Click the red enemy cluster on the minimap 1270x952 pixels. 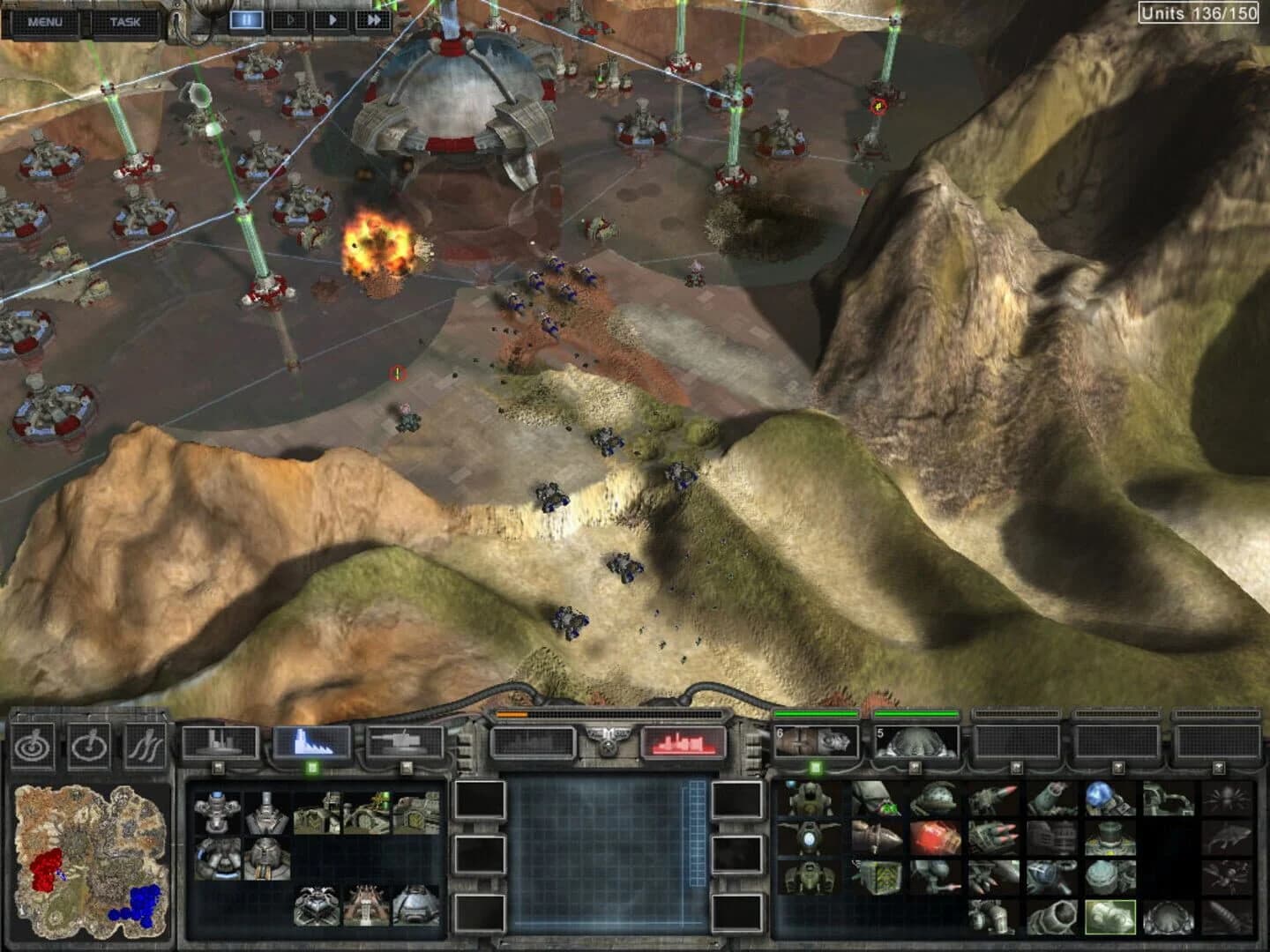pyautogui.click(x=49, y=868)
